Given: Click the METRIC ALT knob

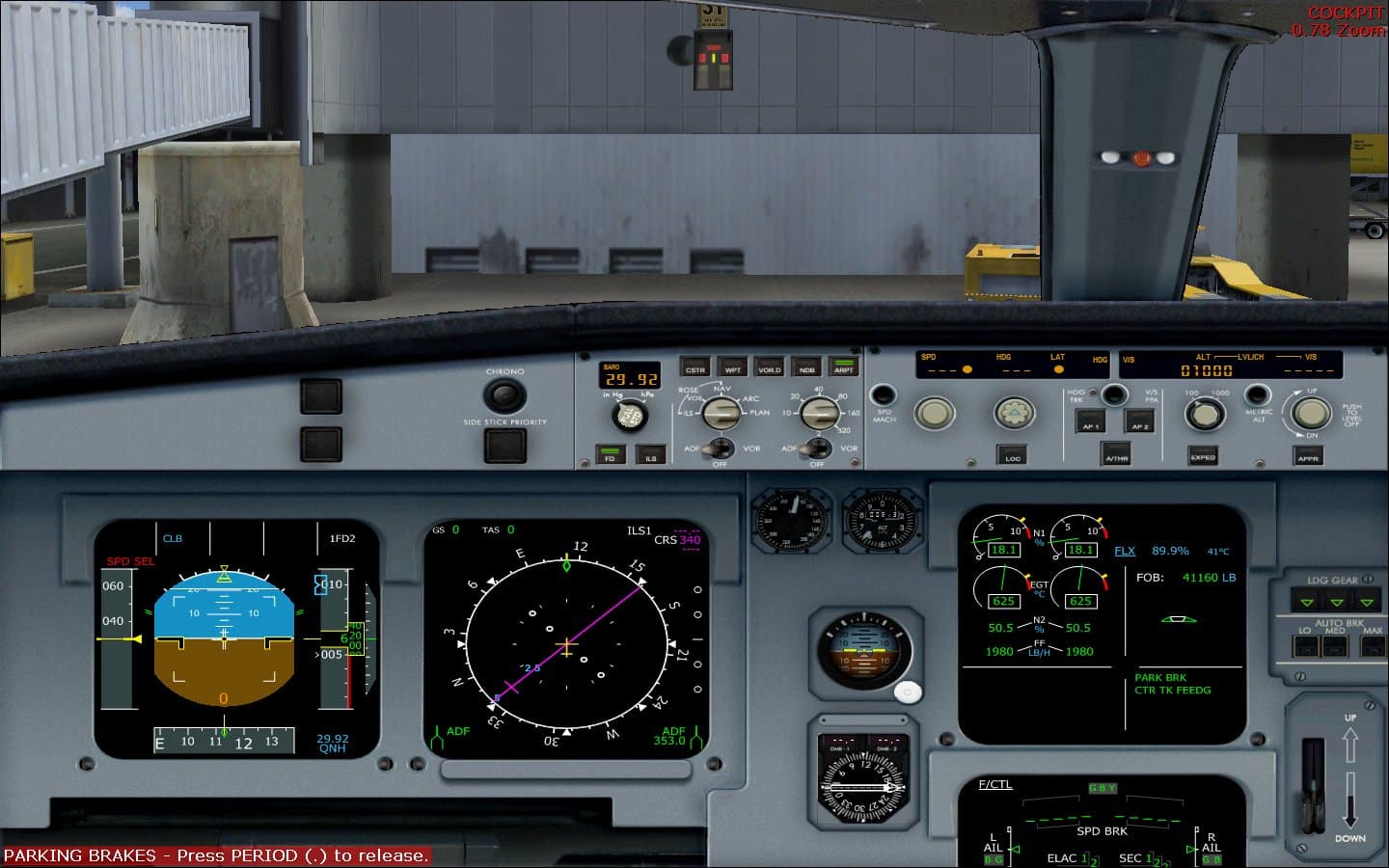Looking at the screenshot, I should (x=1257, y=397).
